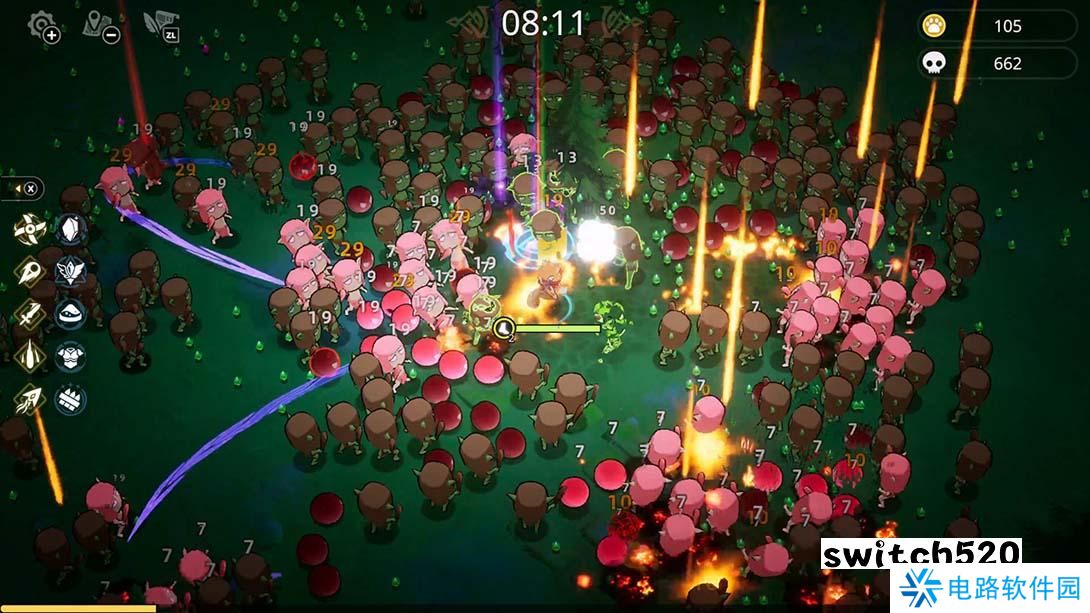Select the shuriken weapon skill icon
This screenshot has height=613, width=1090.
pyautogui.click(x=29, y=228)
